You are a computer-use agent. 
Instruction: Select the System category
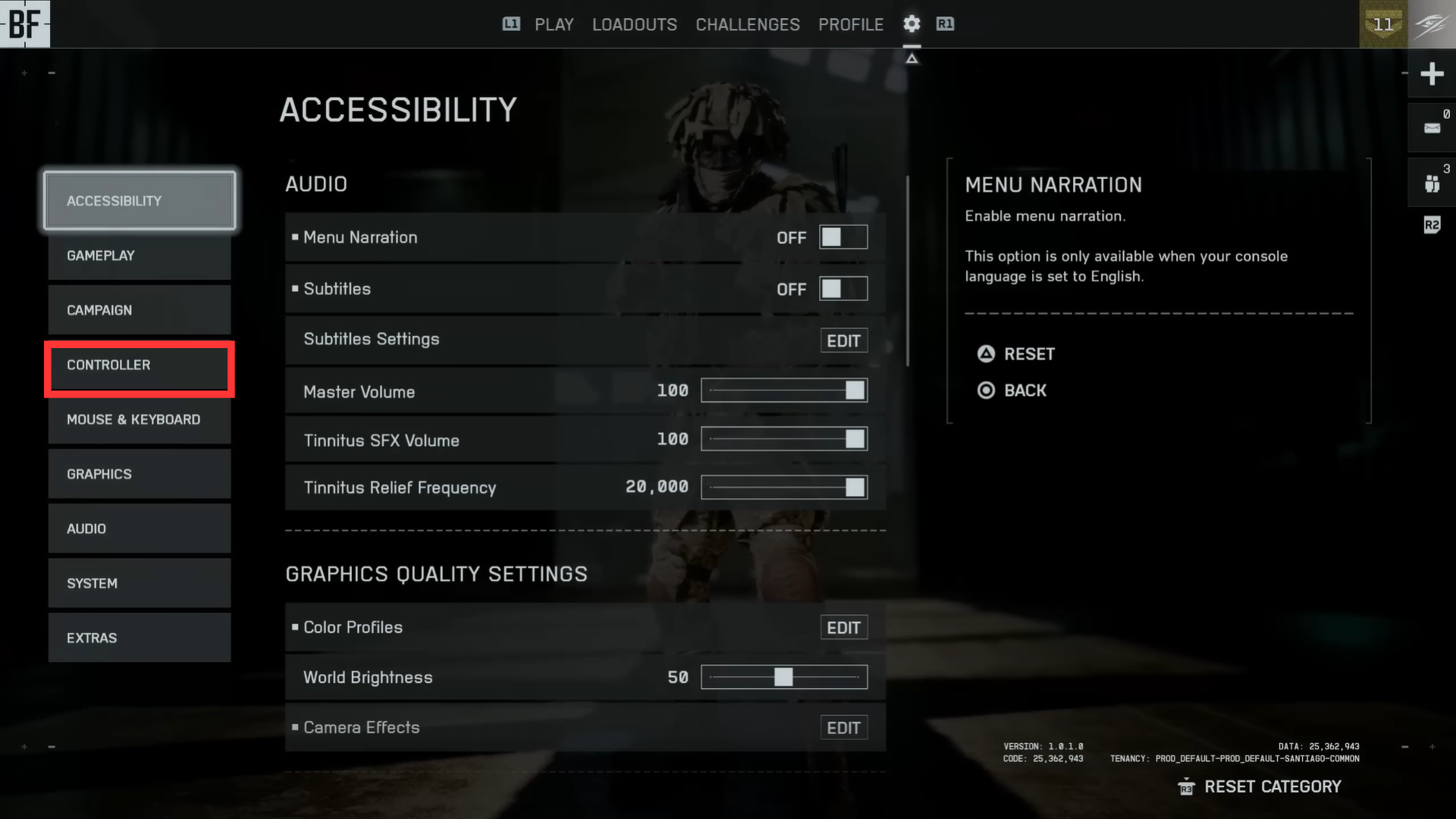[x=140, y=584]
